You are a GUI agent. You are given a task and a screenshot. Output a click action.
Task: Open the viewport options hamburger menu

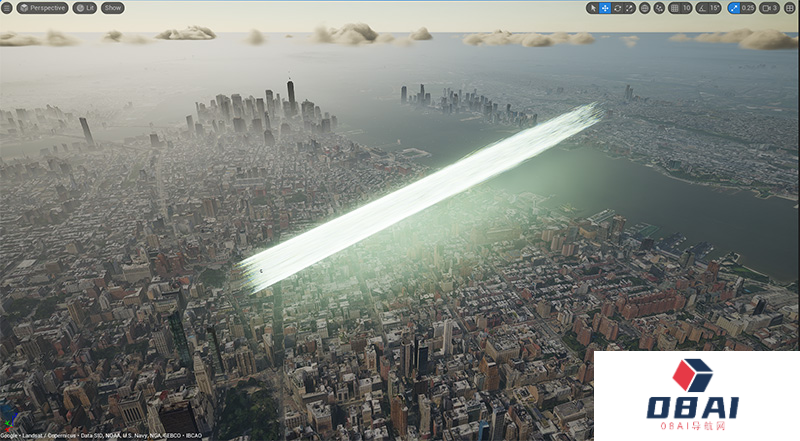click(x=6, y=8)
